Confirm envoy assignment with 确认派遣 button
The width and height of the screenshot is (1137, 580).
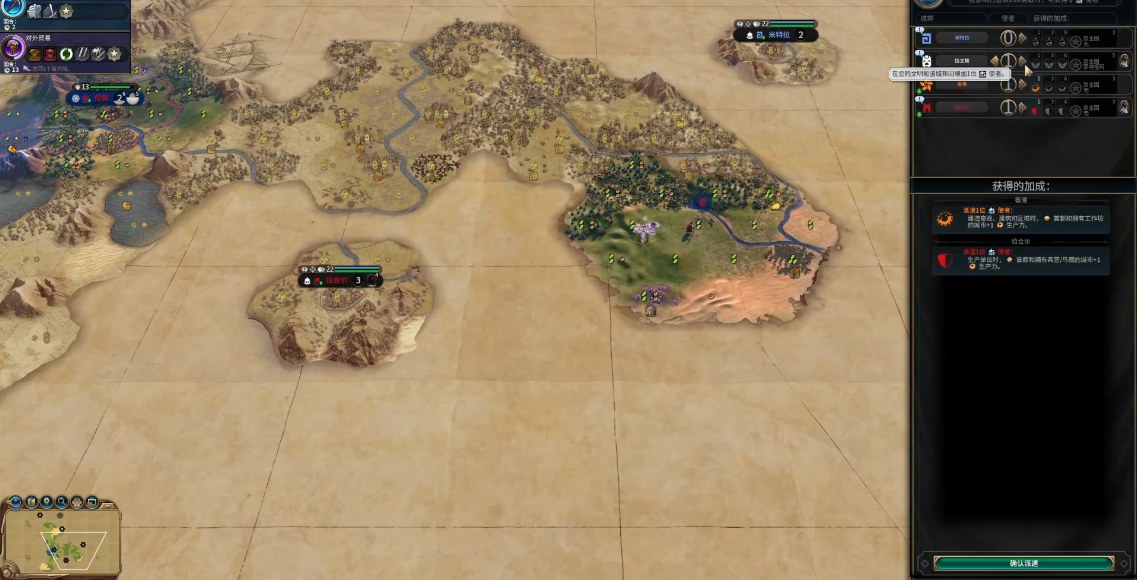point(1023,564)
